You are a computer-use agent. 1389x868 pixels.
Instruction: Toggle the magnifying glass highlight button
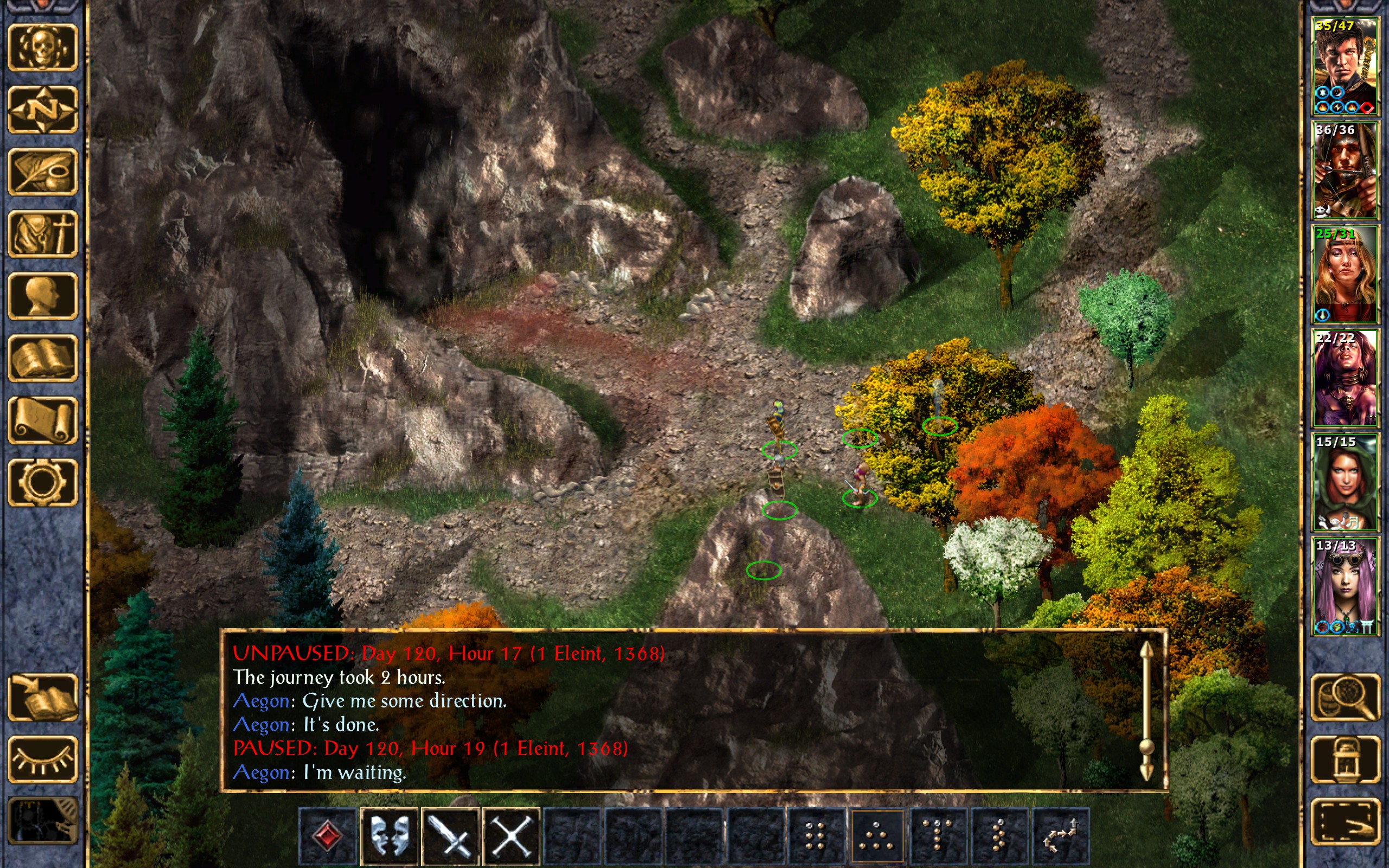tap(1346, 698)
